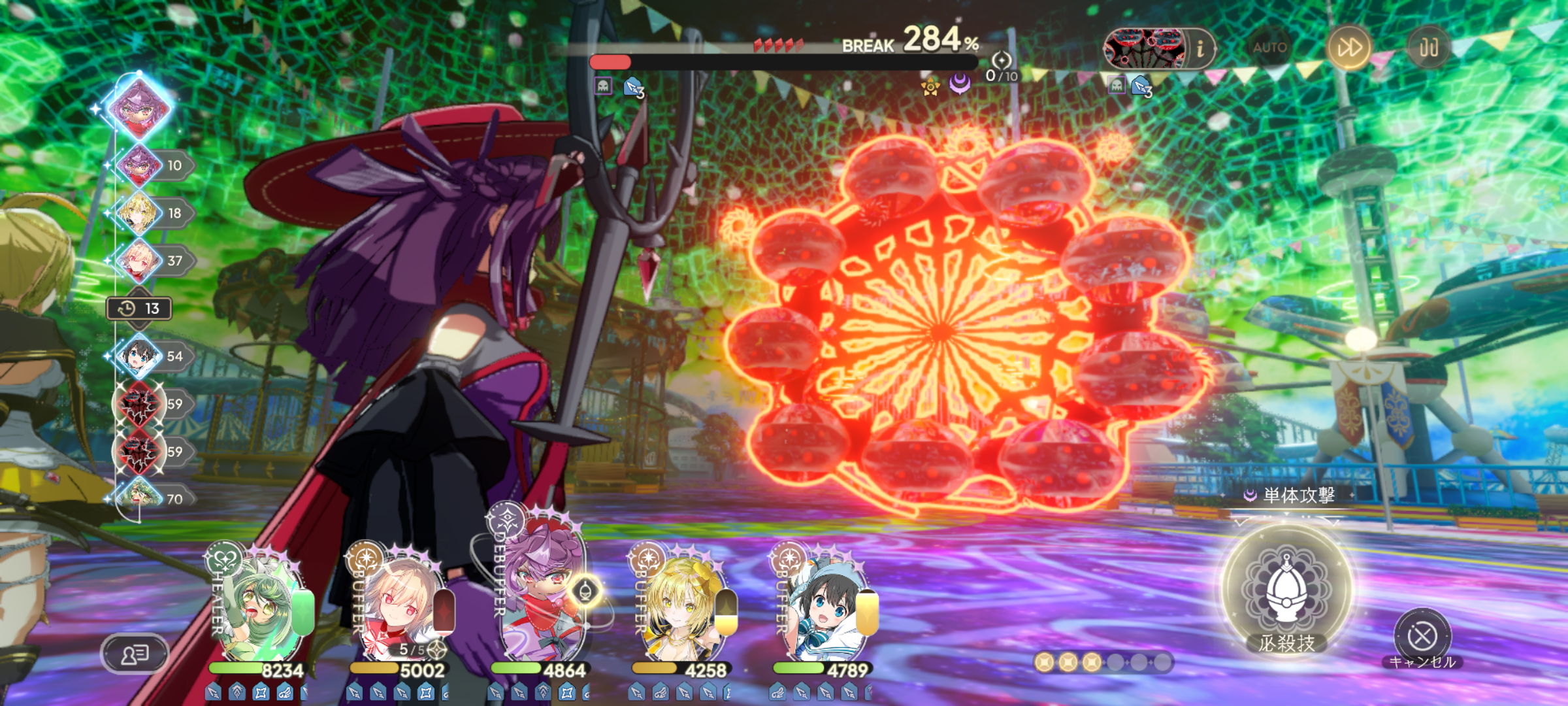The image size is (1568, 706).
Task: Toggle the fast-forward speed button
Action: (1349, 47)
